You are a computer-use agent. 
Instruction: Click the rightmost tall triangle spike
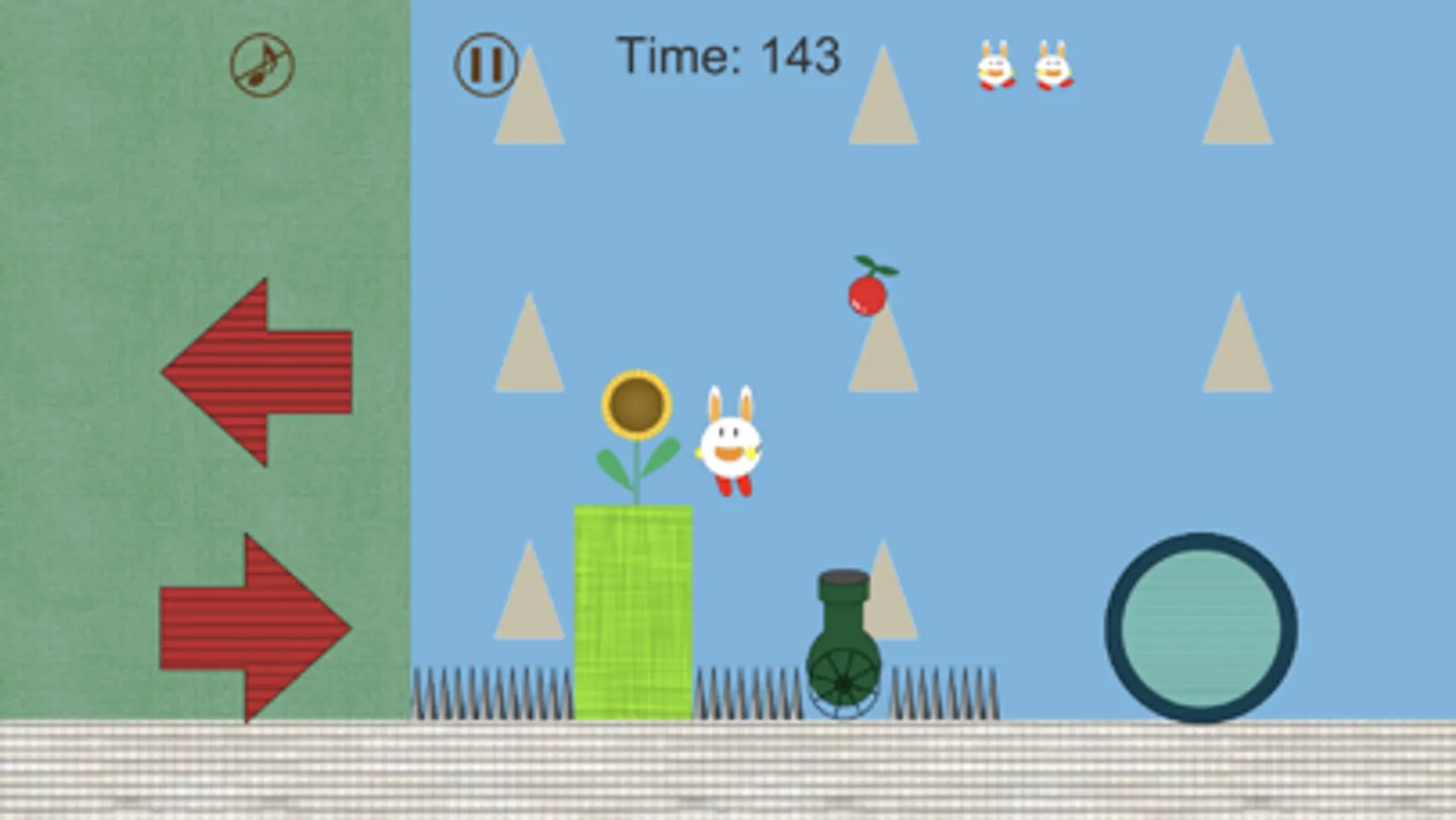pyautogui.click(x=1237, y=100)
